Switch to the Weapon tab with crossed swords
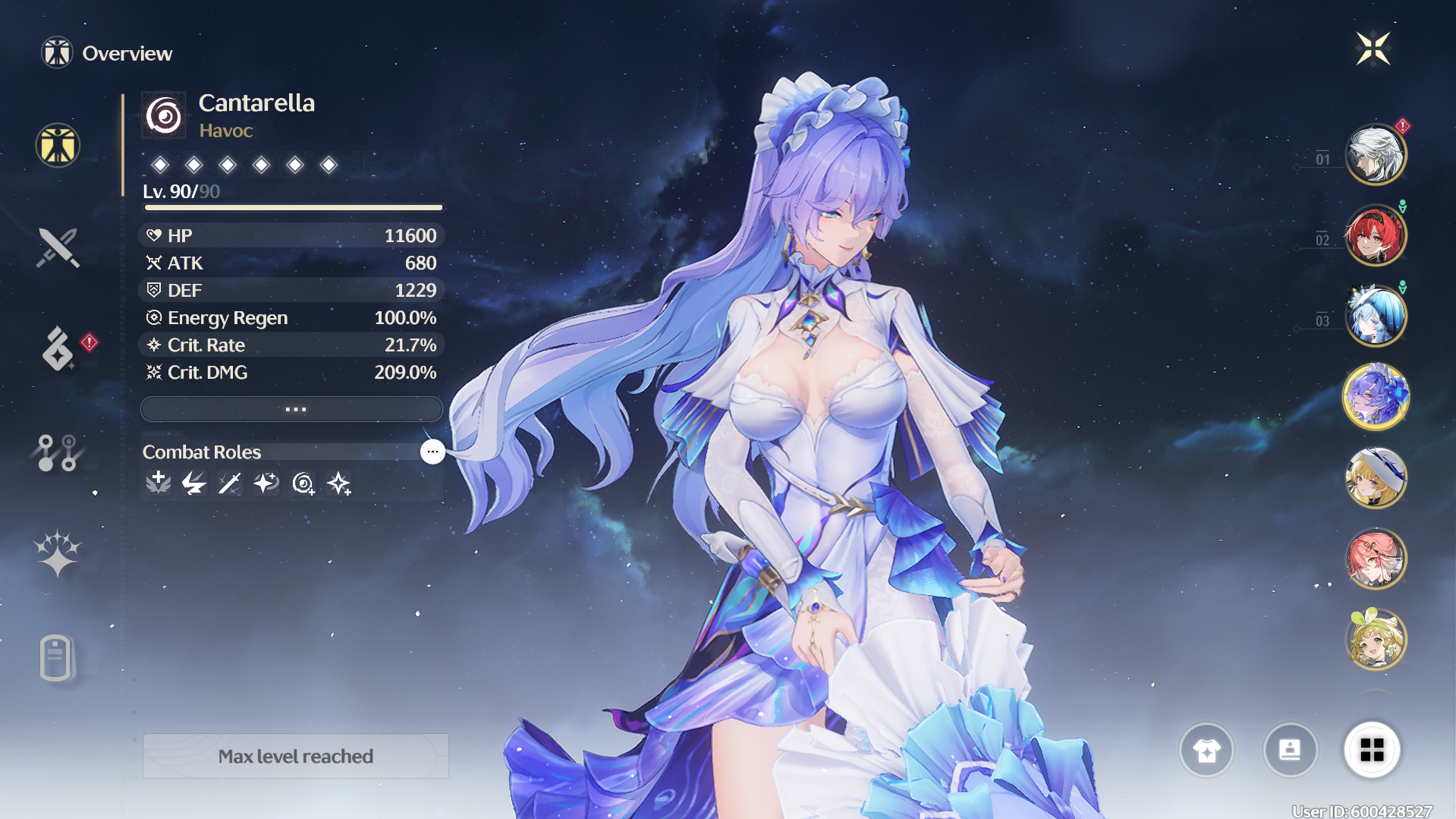This screenshot has width=1456, height=819. (58, 247)
